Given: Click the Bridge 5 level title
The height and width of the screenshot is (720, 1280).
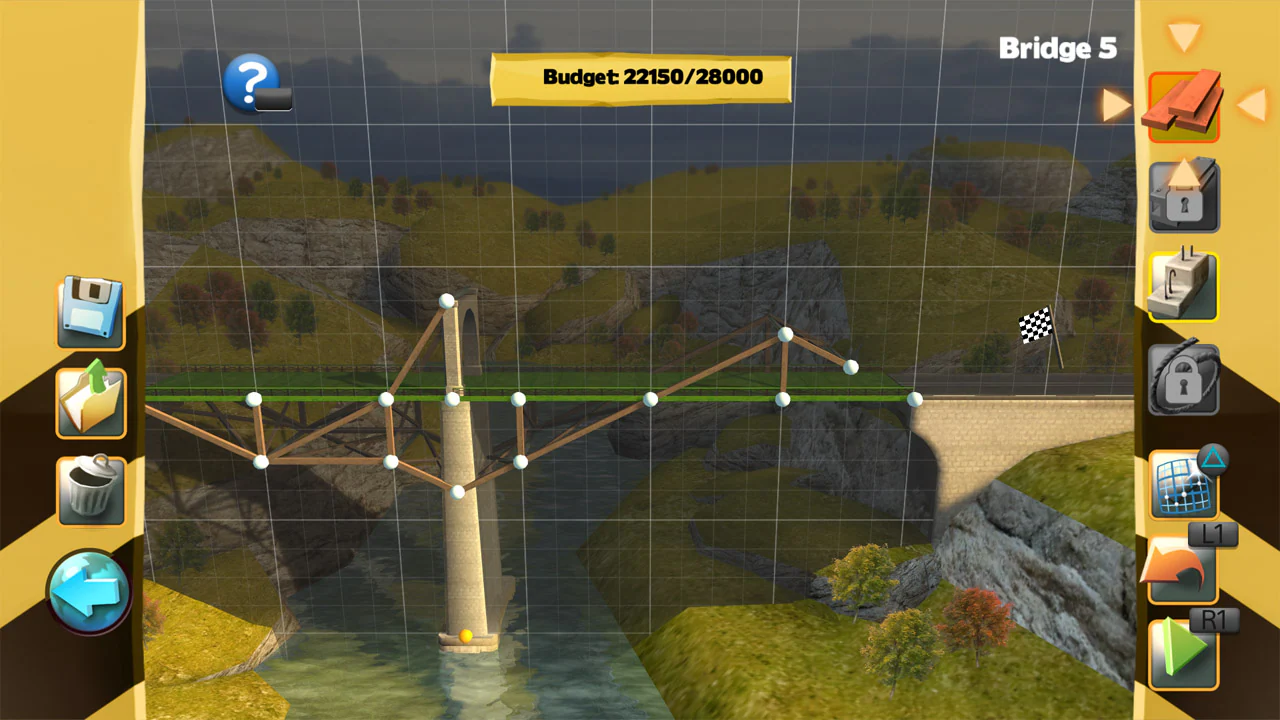Looking at the screenshot, I should tap(1059, 48).
